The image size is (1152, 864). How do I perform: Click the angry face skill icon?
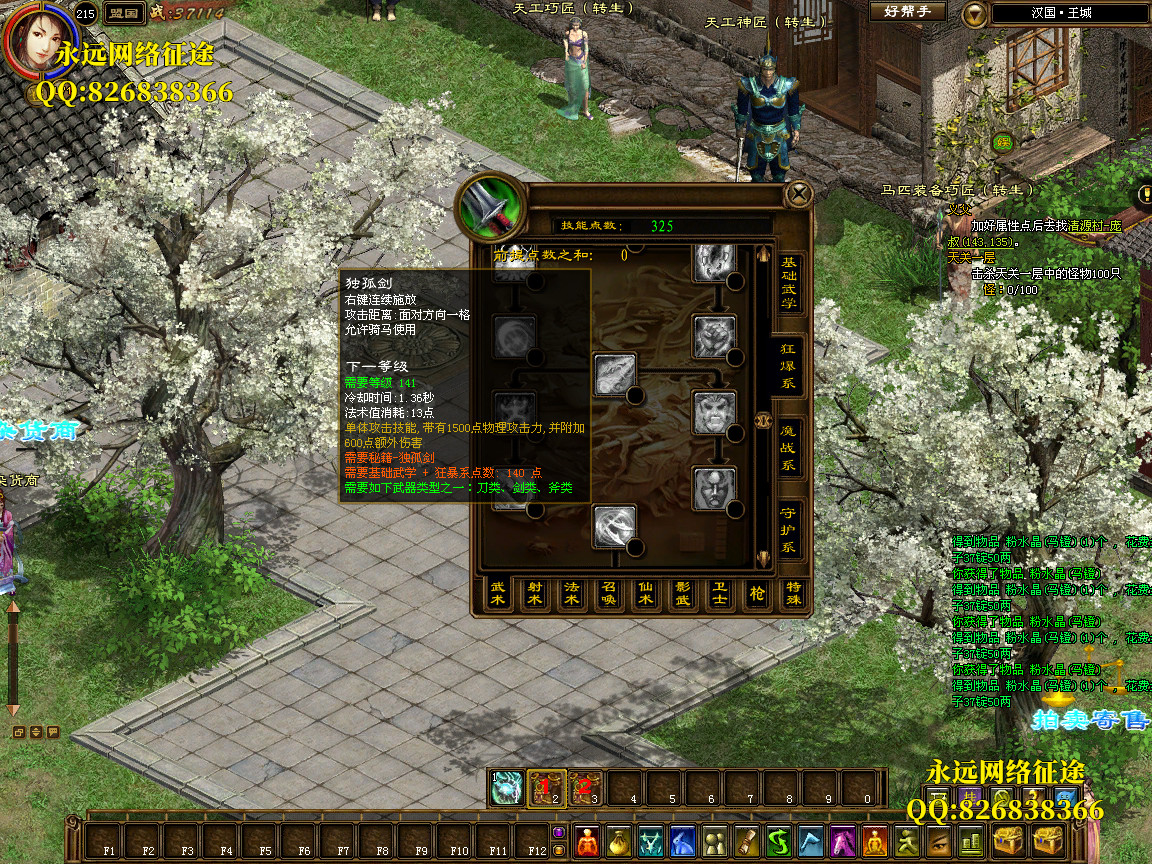715,411
